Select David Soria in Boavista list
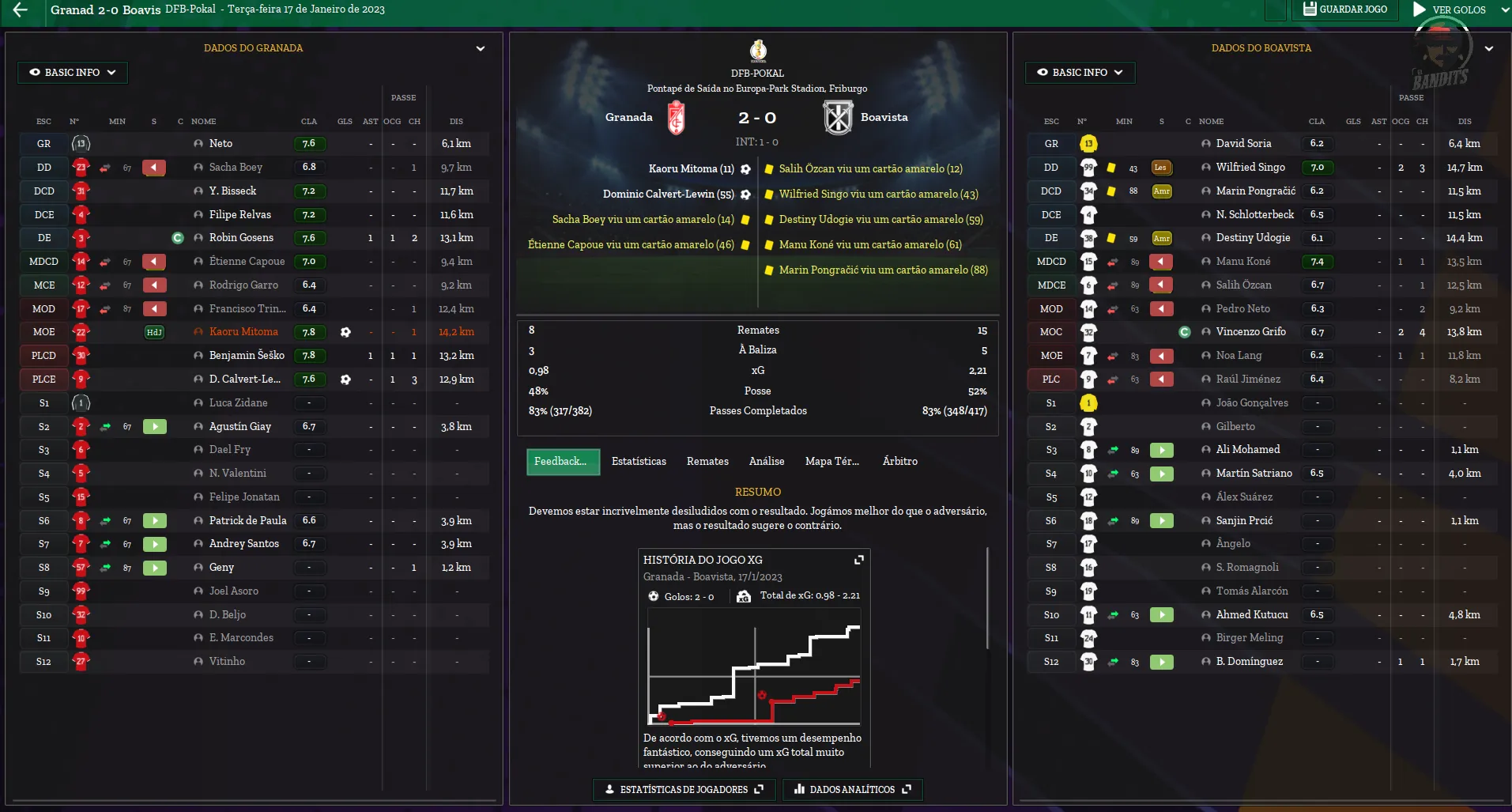 point(1243,144)
